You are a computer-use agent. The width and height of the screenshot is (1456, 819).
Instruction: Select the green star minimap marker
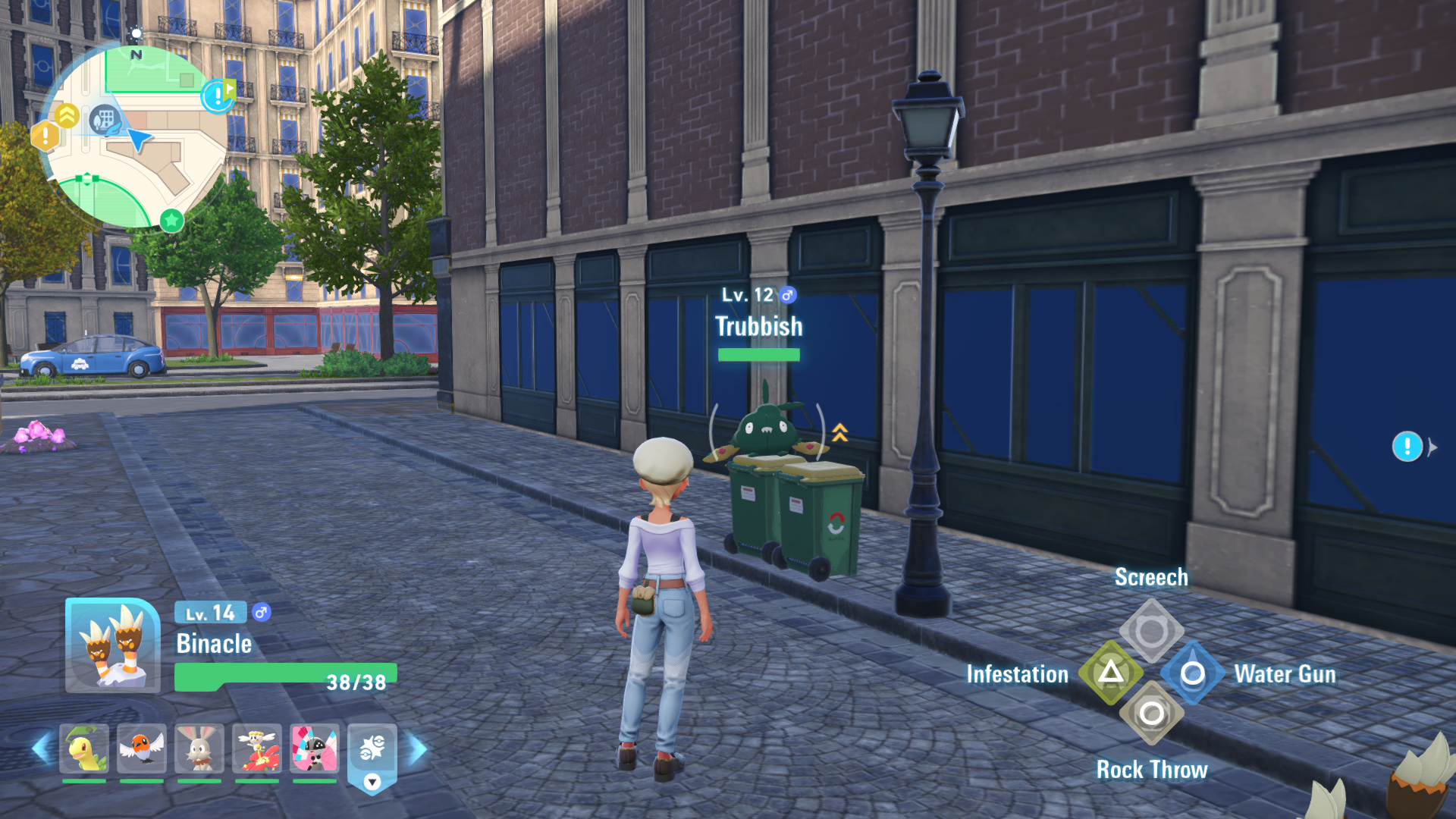pos(172,221)
